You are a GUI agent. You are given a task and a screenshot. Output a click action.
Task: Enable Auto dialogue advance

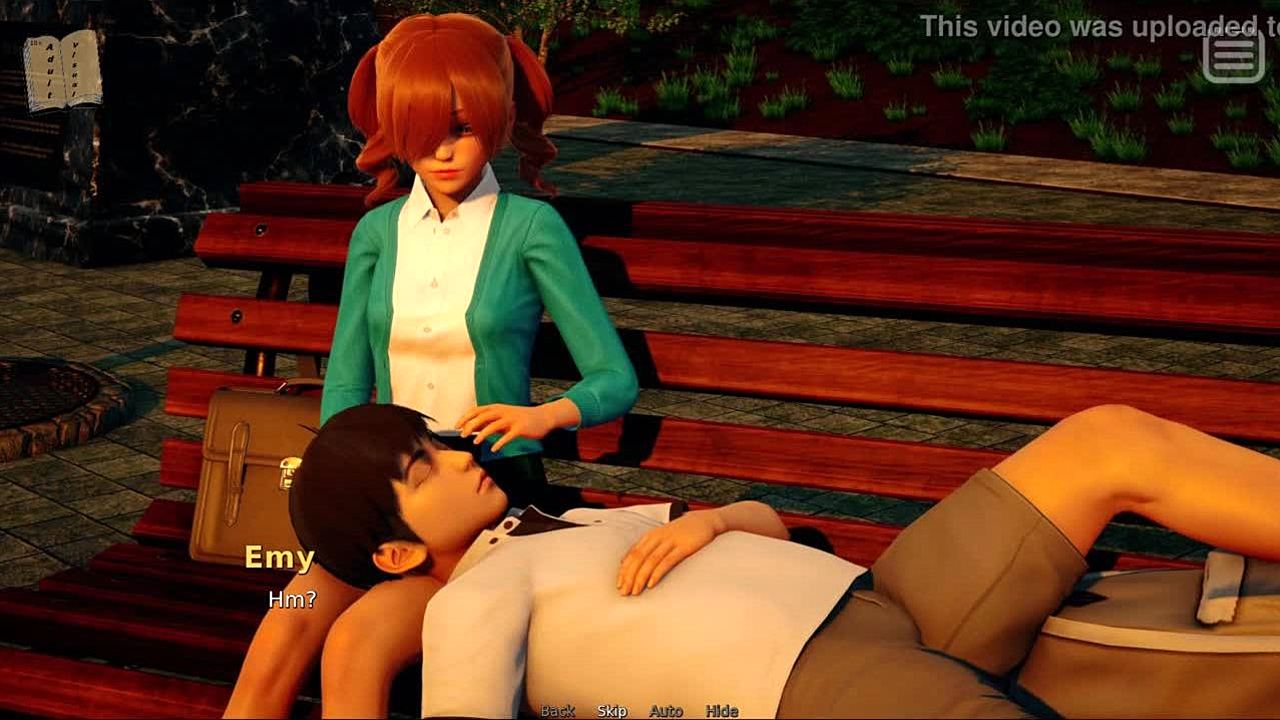(666, 711)
